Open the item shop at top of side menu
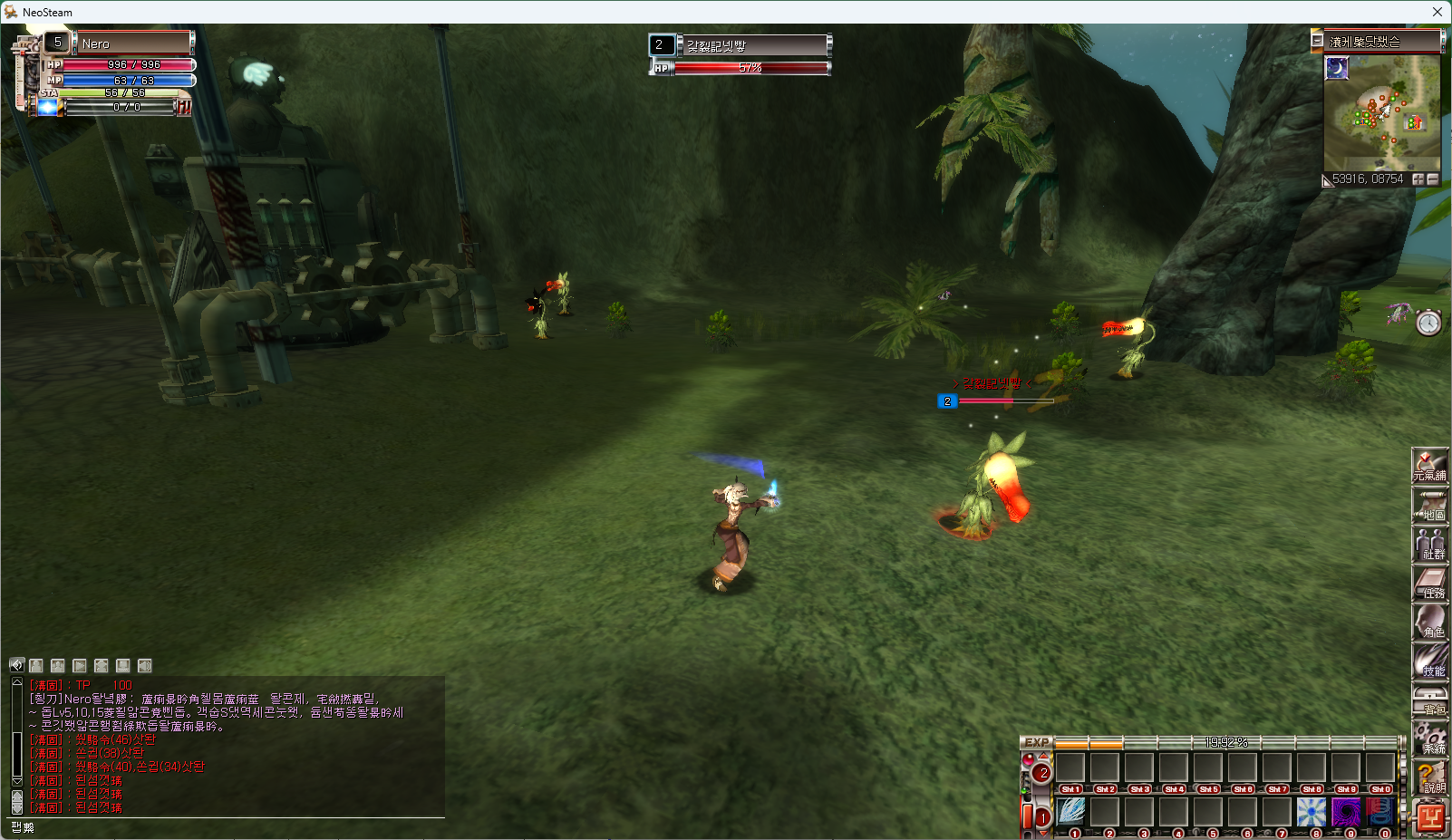This screenshot has height=840, width=1452. (x=1430, y=466)
